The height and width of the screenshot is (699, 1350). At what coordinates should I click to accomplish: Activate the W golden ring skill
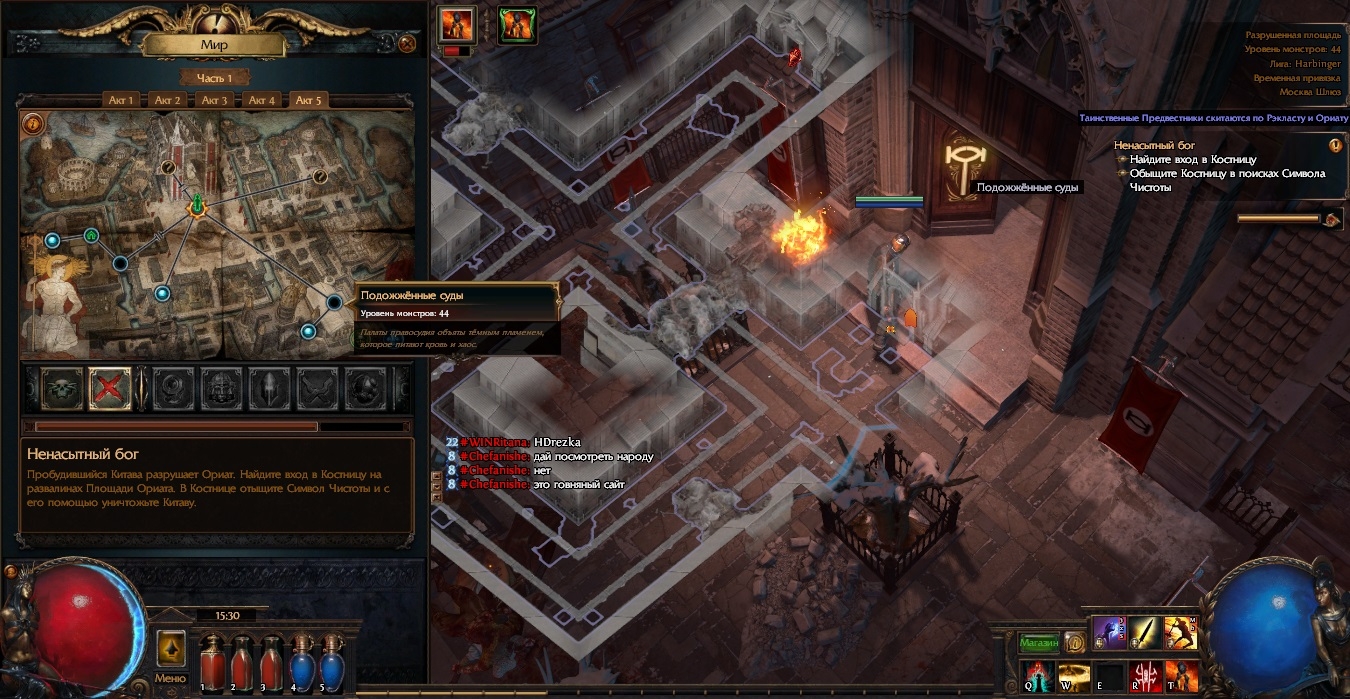[1073, 674]
